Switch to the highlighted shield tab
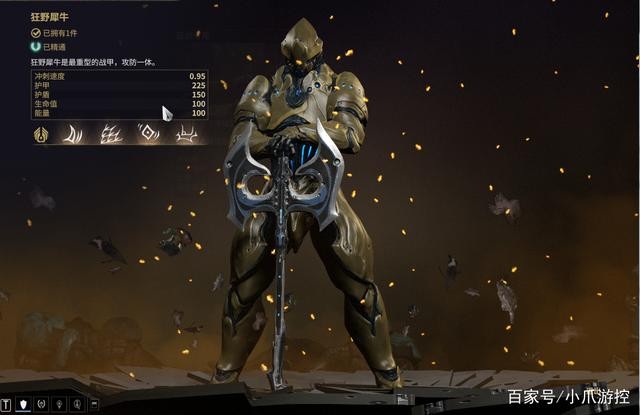This screenshot has height=415, width=640. click(24, 404)
